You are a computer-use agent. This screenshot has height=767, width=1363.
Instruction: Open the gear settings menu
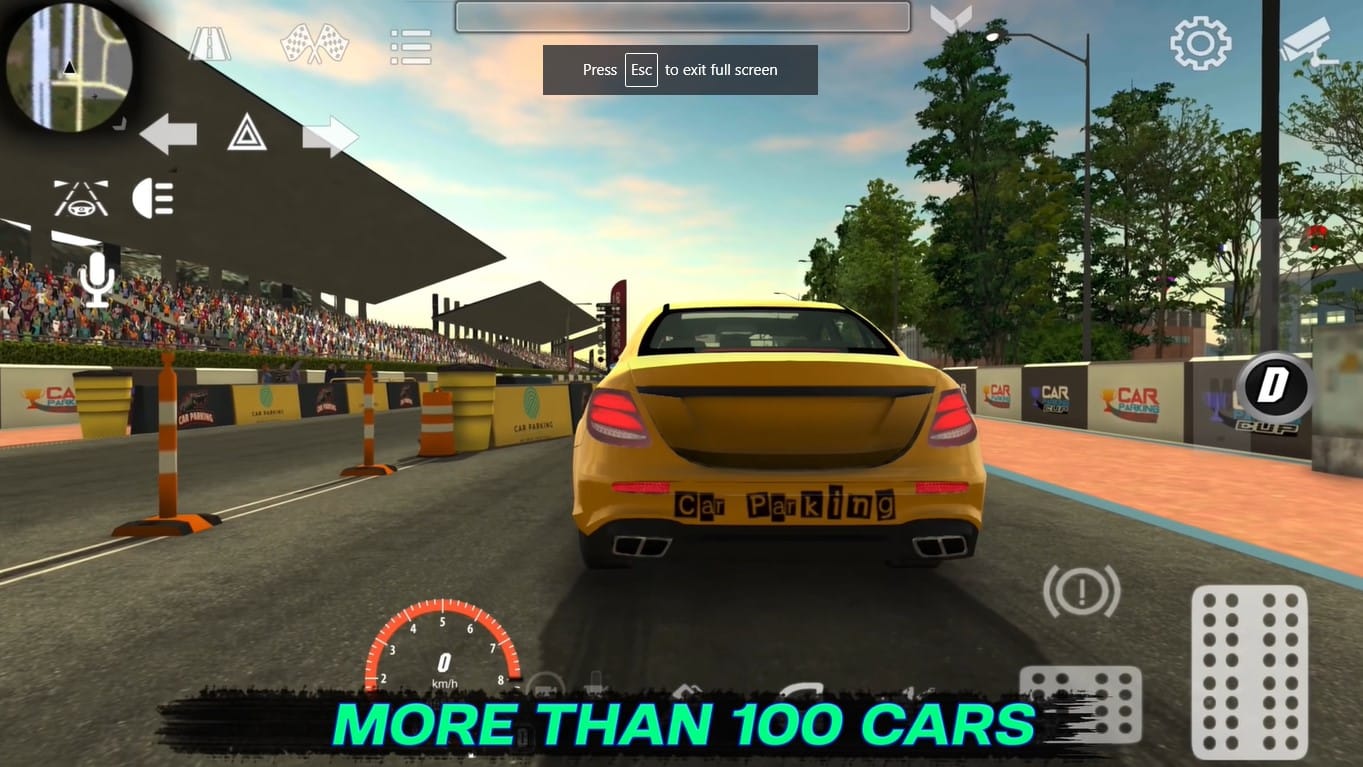[x=1200, y=44]
